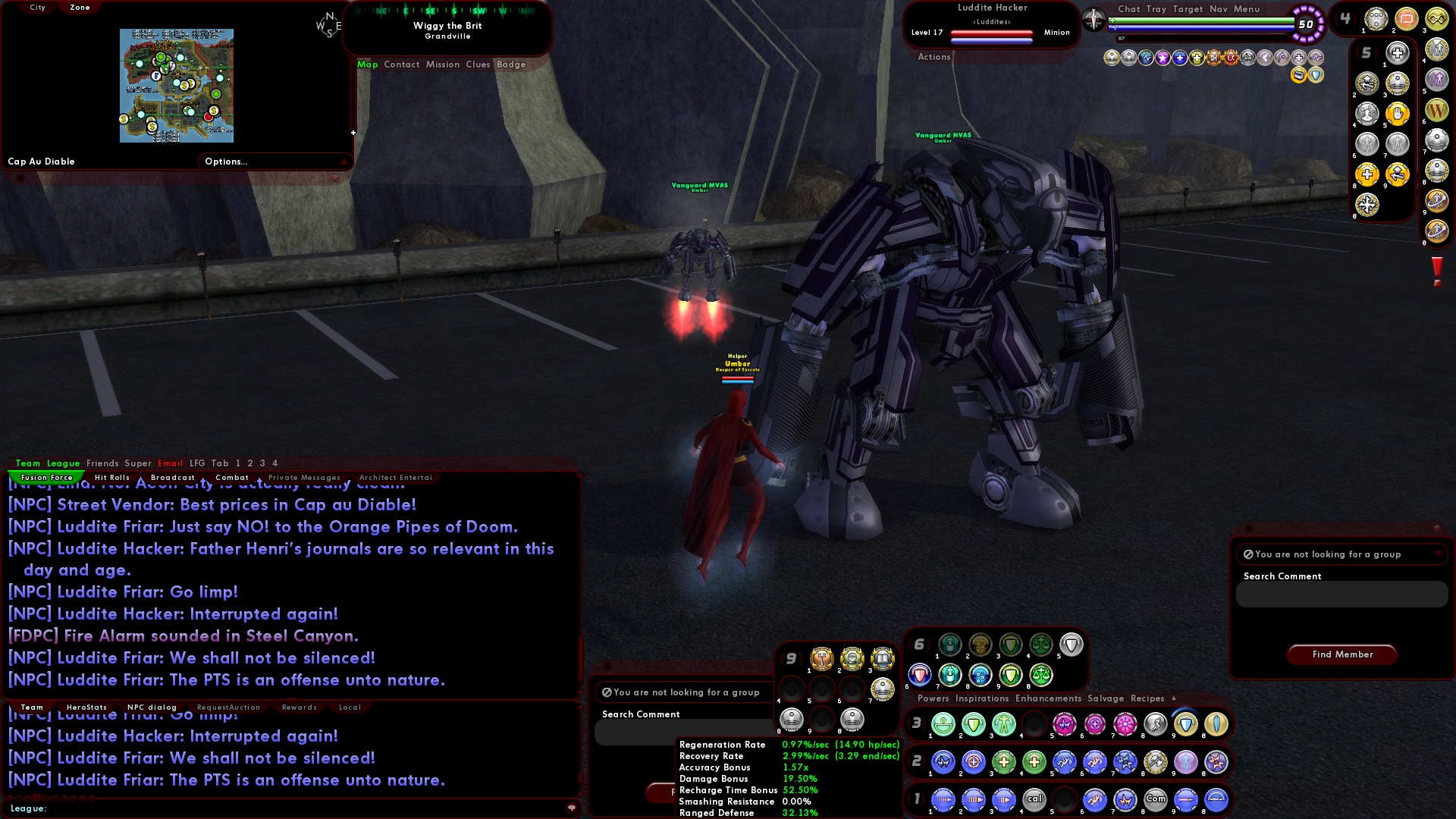
Task: Toggle the pink body aura power in tray 2
Action: coord(1185,763)
